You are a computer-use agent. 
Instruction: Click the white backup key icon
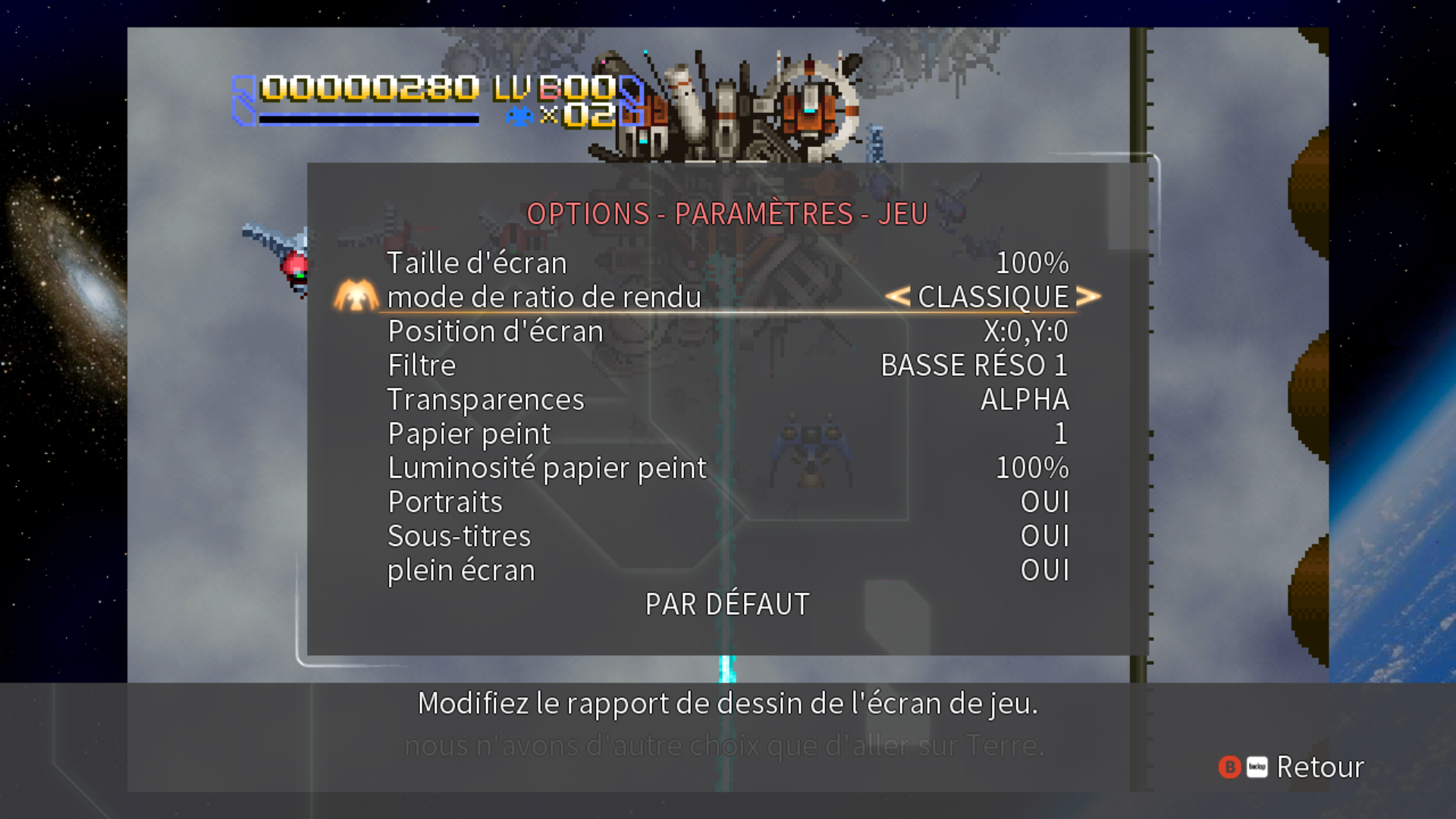[1257, 768]
